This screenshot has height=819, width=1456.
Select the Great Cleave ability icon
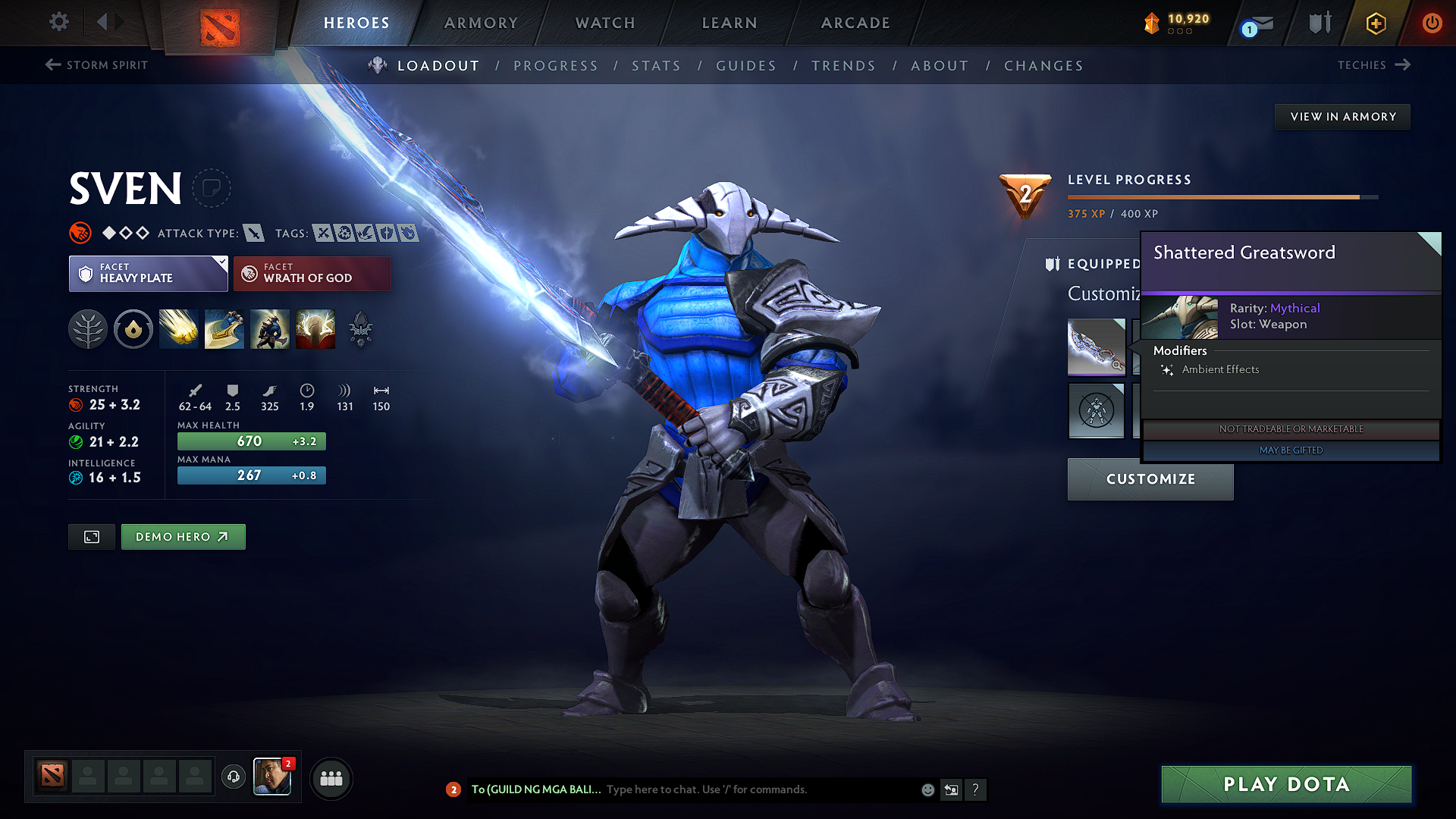[x=224, y=328]
